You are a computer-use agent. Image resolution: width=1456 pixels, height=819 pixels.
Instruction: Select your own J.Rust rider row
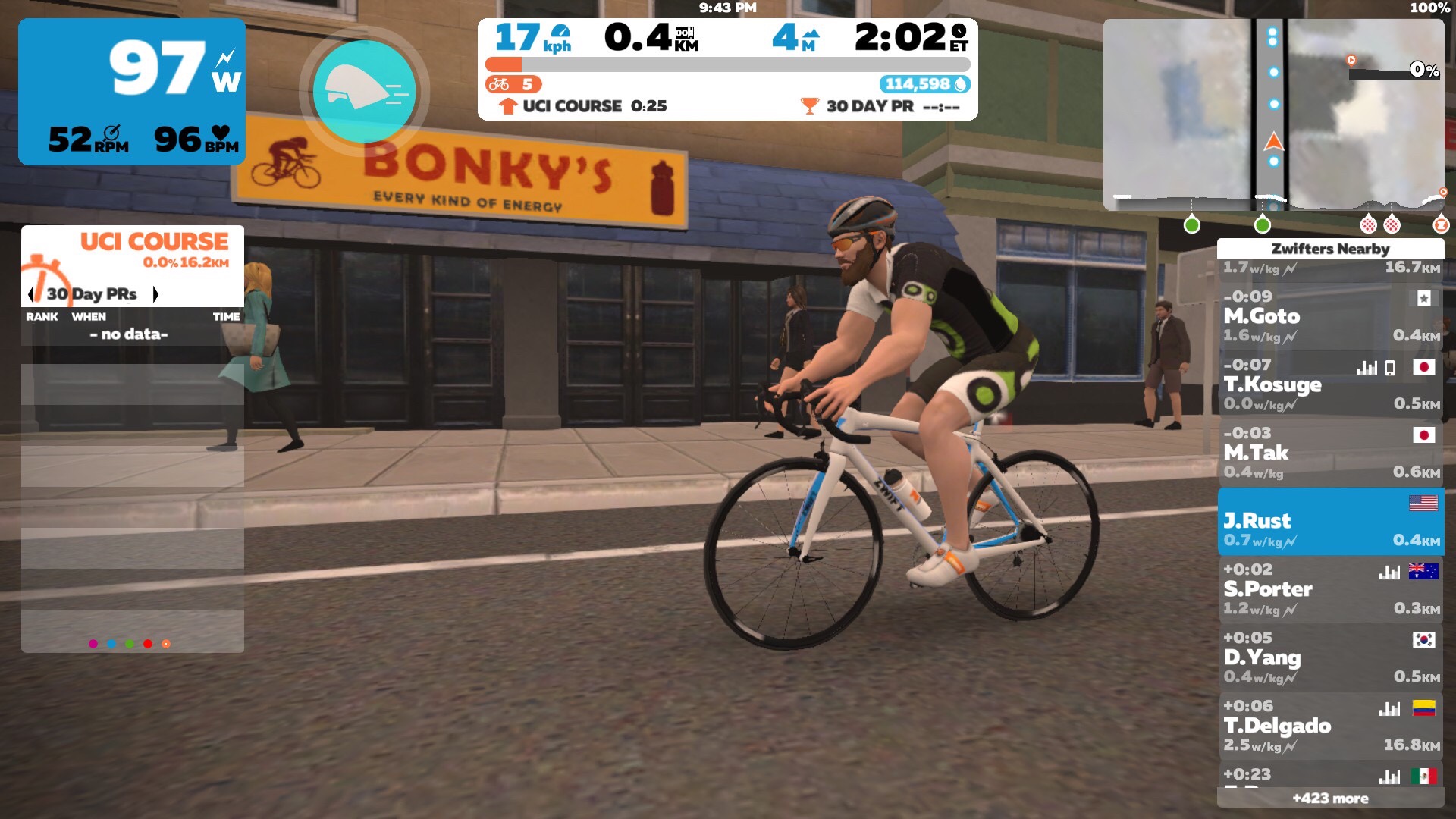[1330, 522]
